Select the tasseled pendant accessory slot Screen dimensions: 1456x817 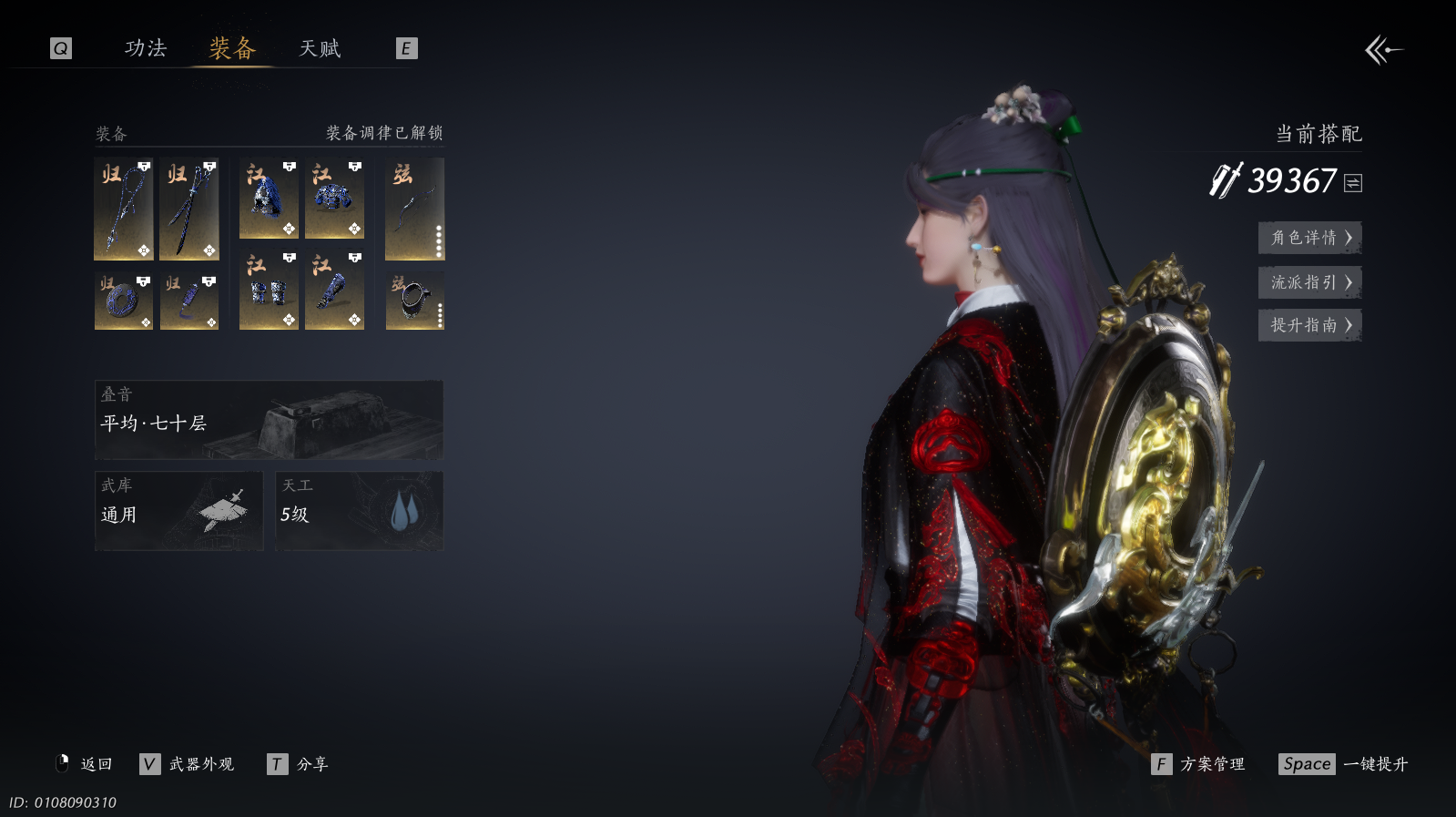(189, 300)
